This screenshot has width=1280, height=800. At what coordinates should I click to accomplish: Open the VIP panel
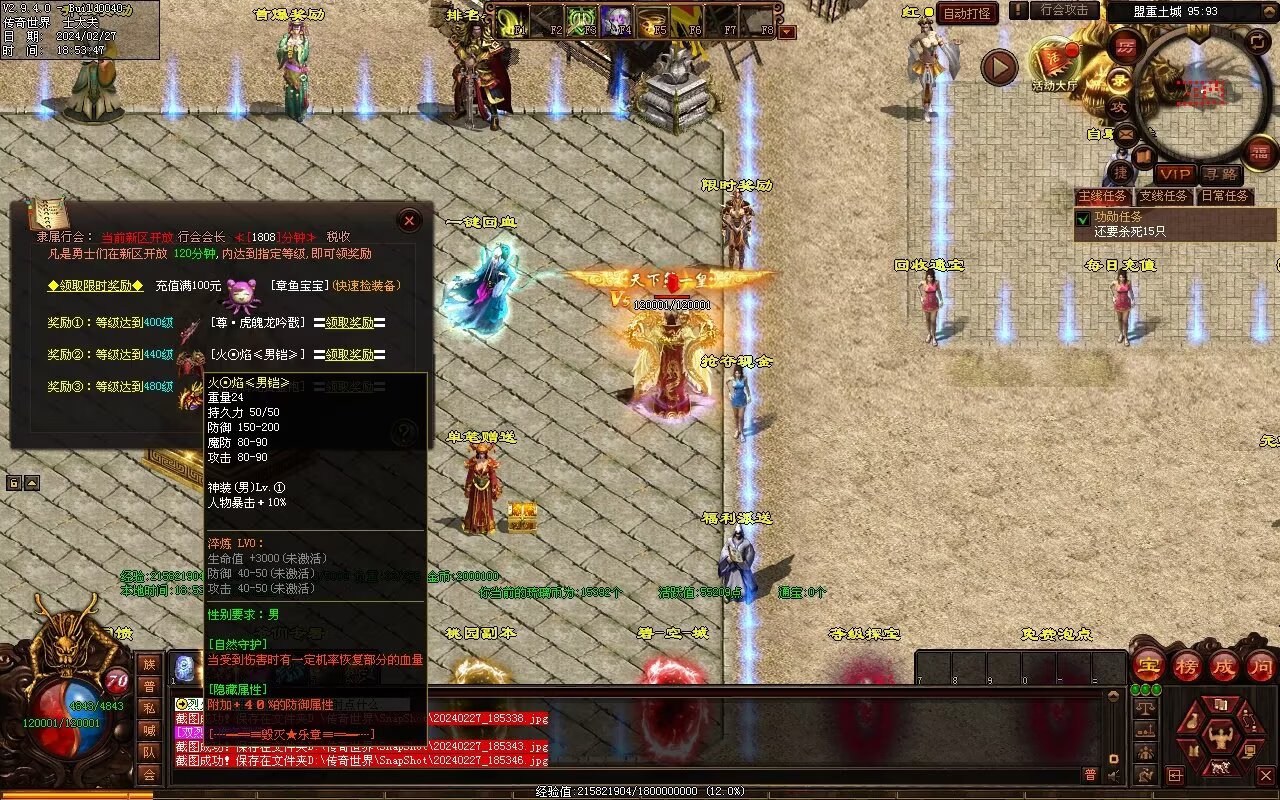pos(1175,175)
